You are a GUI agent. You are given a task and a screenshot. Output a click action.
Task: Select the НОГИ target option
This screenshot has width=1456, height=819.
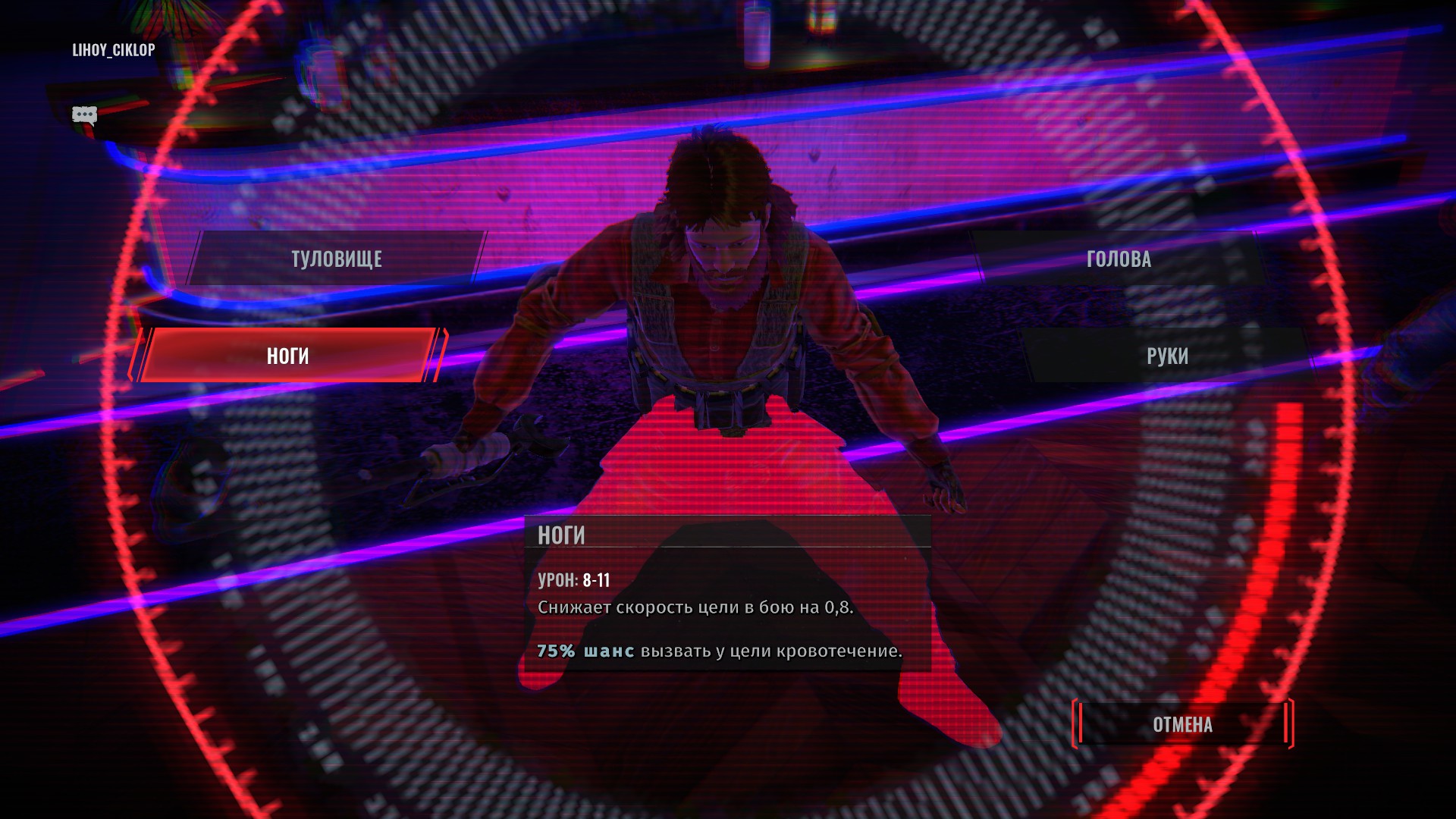click(287, 356)
